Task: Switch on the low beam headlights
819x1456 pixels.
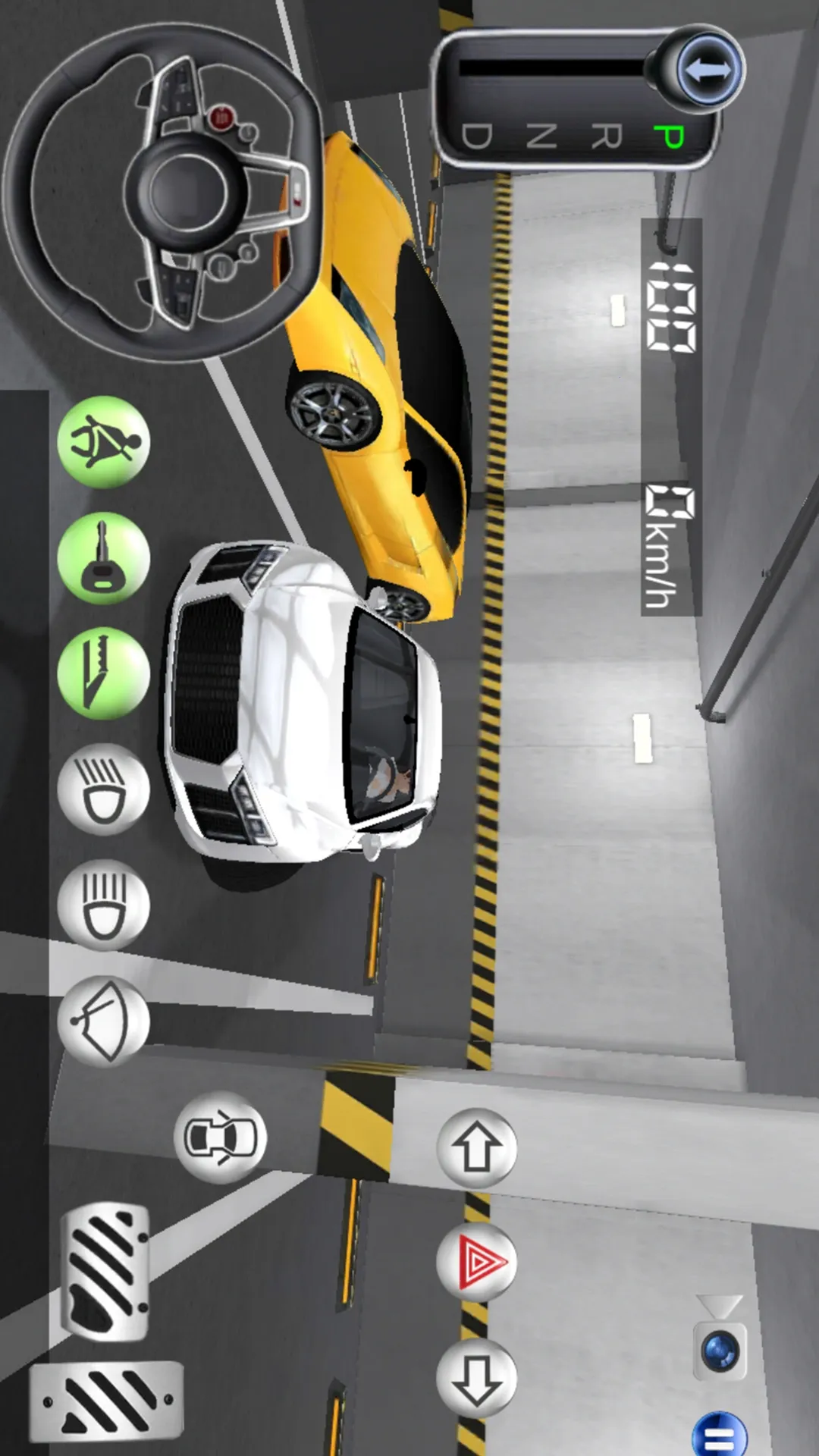Action: pos(104,789)
